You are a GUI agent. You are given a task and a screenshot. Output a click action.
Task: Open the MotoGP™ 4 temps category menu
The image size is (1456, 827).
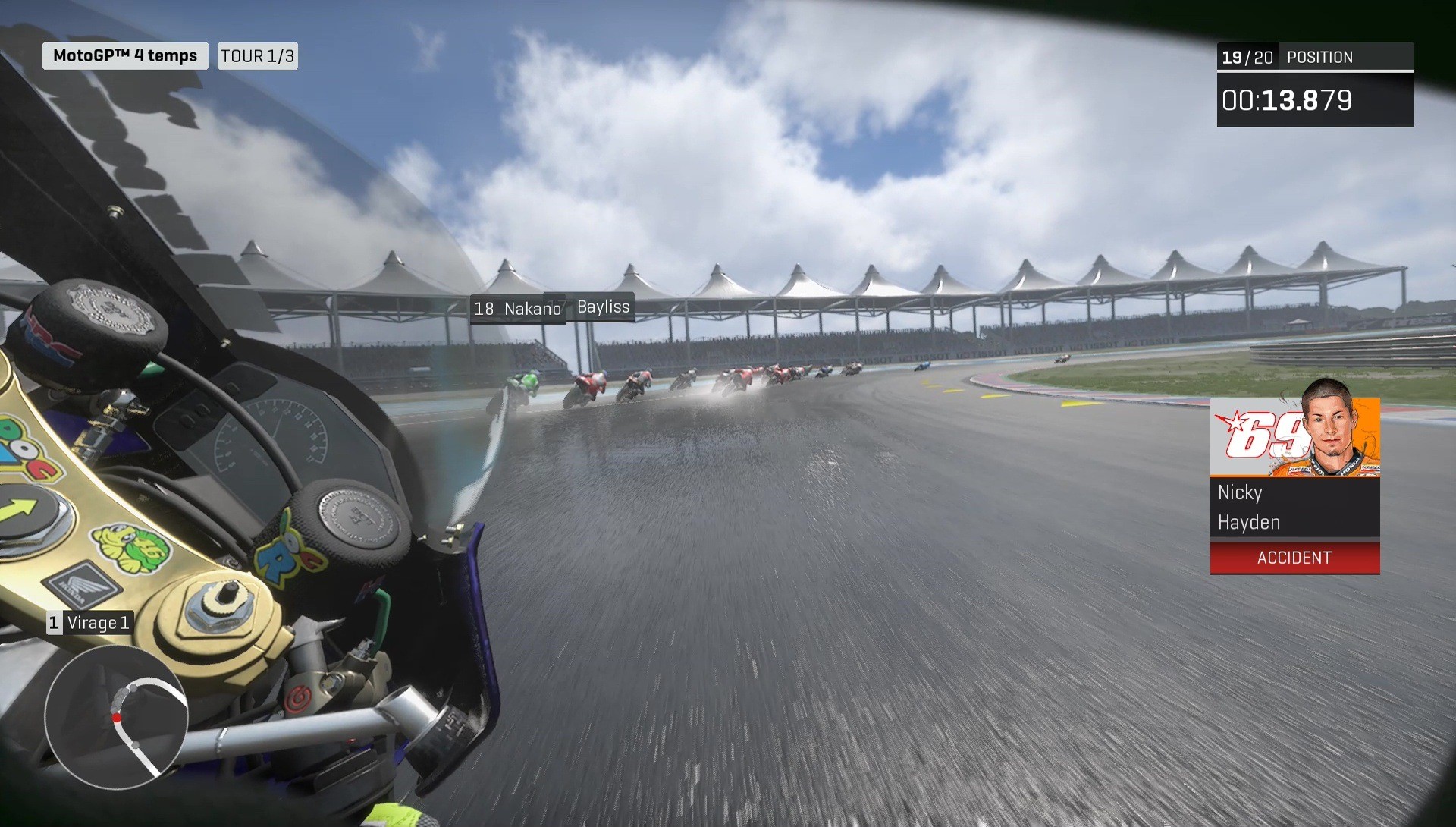(125, 55)
